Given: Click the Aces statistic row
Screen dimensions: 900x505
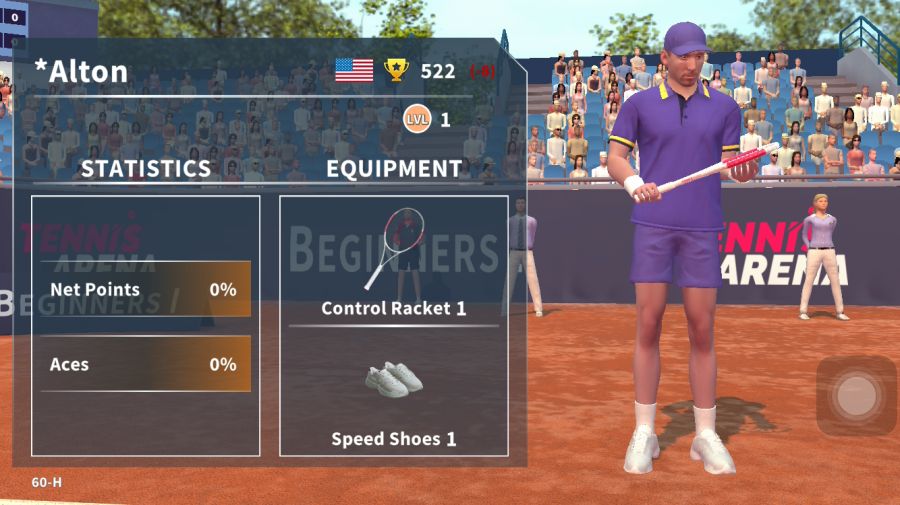Looking at the screenshot, I should coord(145,364).
